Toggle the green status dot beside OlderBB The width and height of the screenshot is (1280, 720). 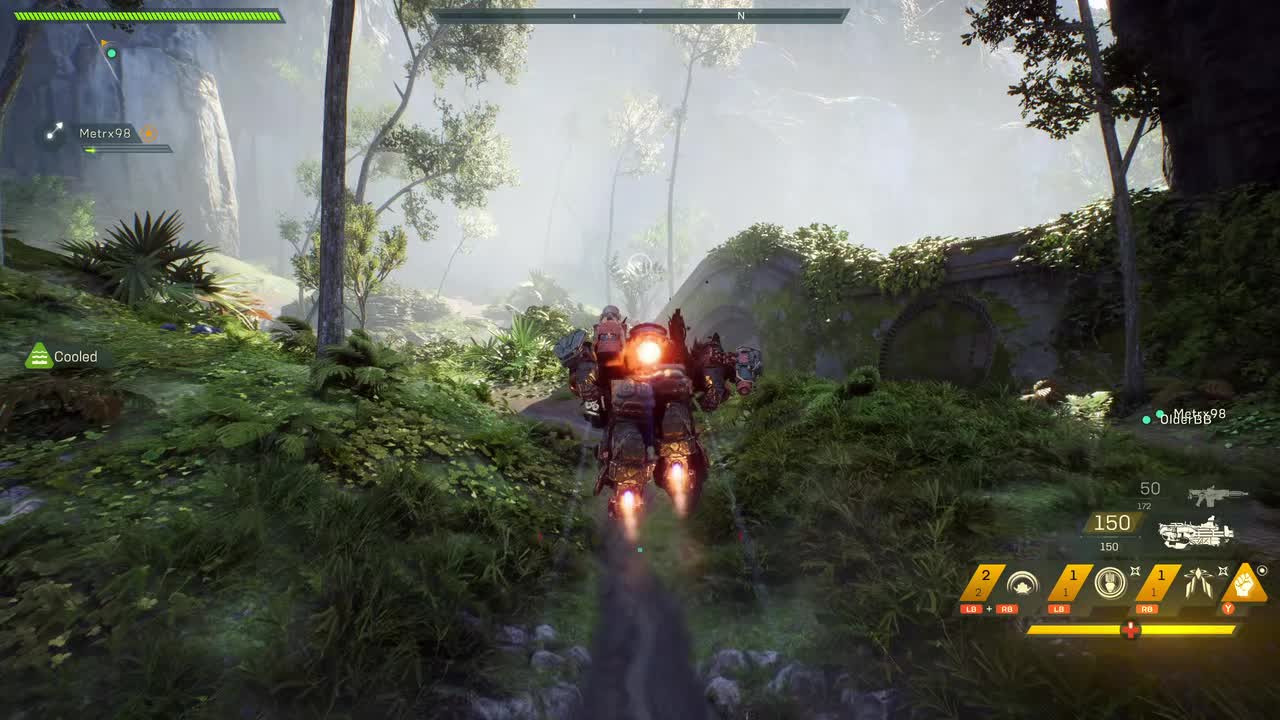tap(1146, 420)
